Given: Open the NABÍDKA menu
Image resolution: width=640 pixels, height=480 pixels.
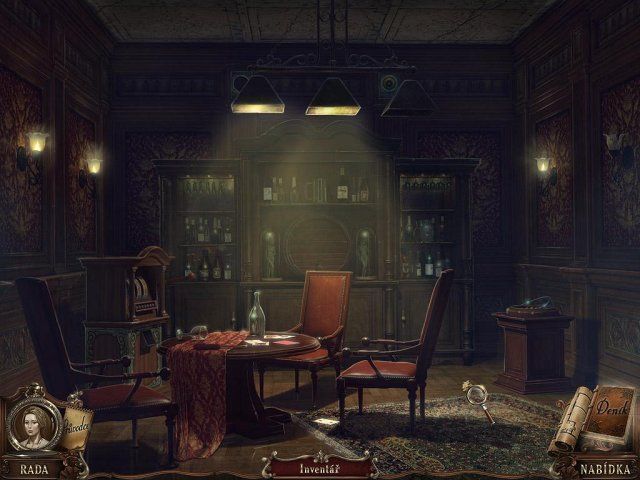Looking at the screenshot, I should [x=607, y=468].
